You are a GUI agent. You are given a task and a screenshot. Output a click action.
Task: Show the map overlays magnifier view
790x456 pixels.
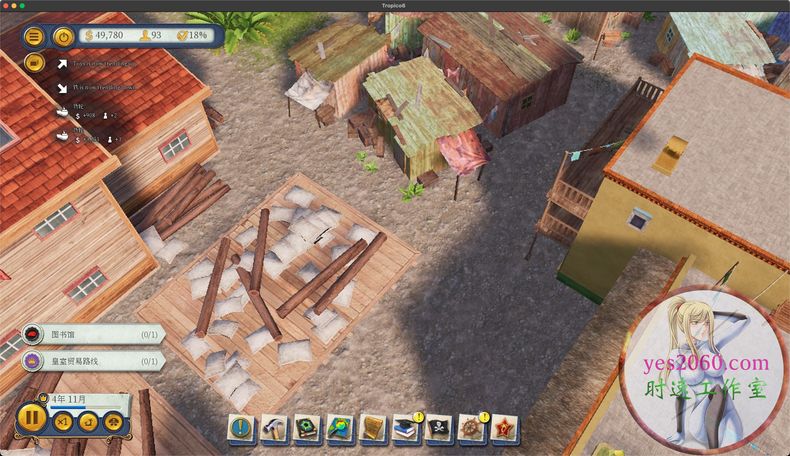click(341, 429)
